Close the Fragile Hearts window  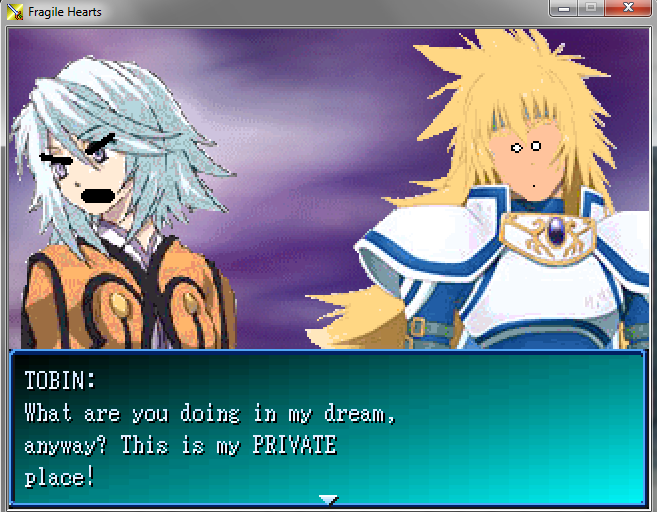click(629, 9)
